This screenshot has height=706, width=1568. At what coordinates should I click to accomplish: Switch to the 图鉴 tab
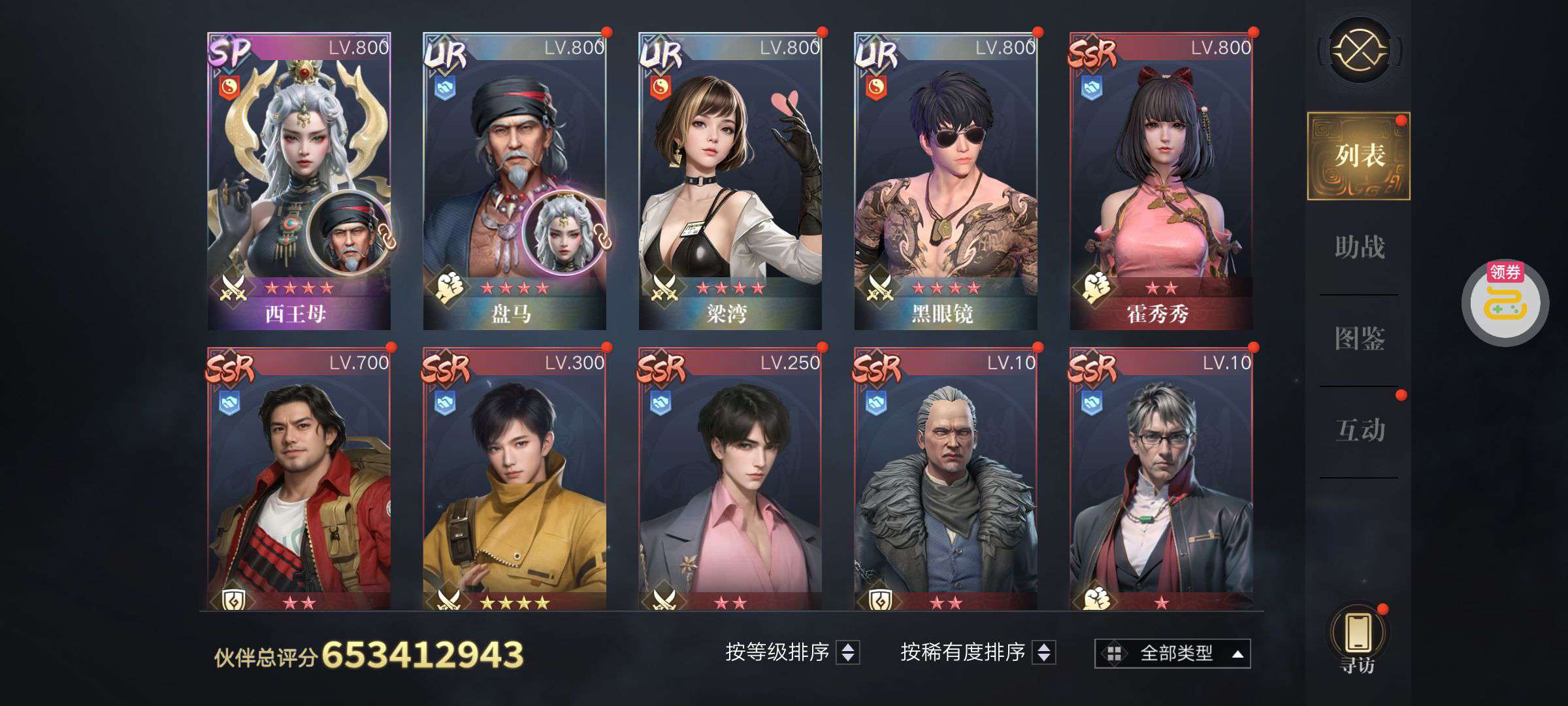point(1359,339)
